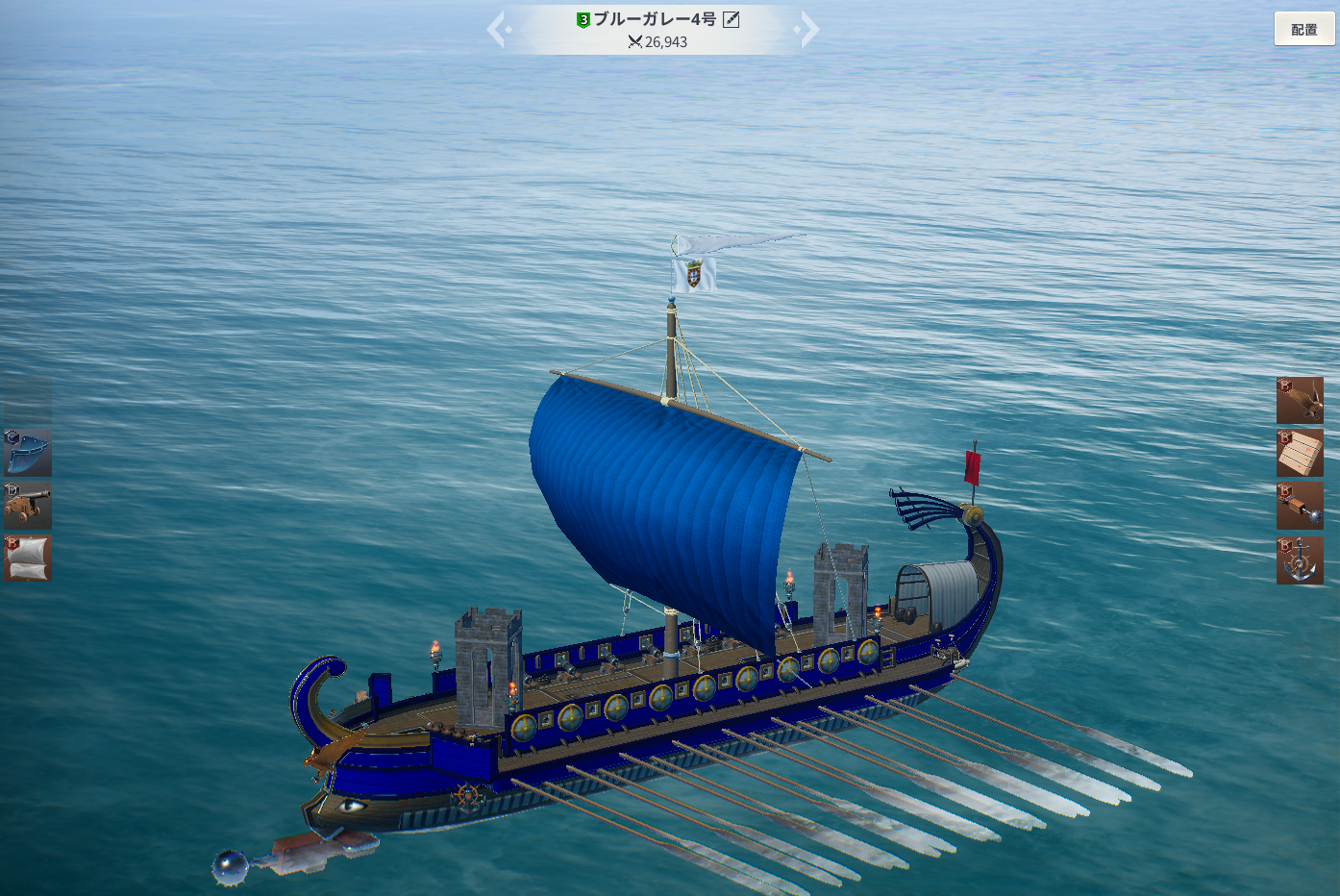
Task: Select the spiked ball ram slot
Action: (x=1300, y=507)
